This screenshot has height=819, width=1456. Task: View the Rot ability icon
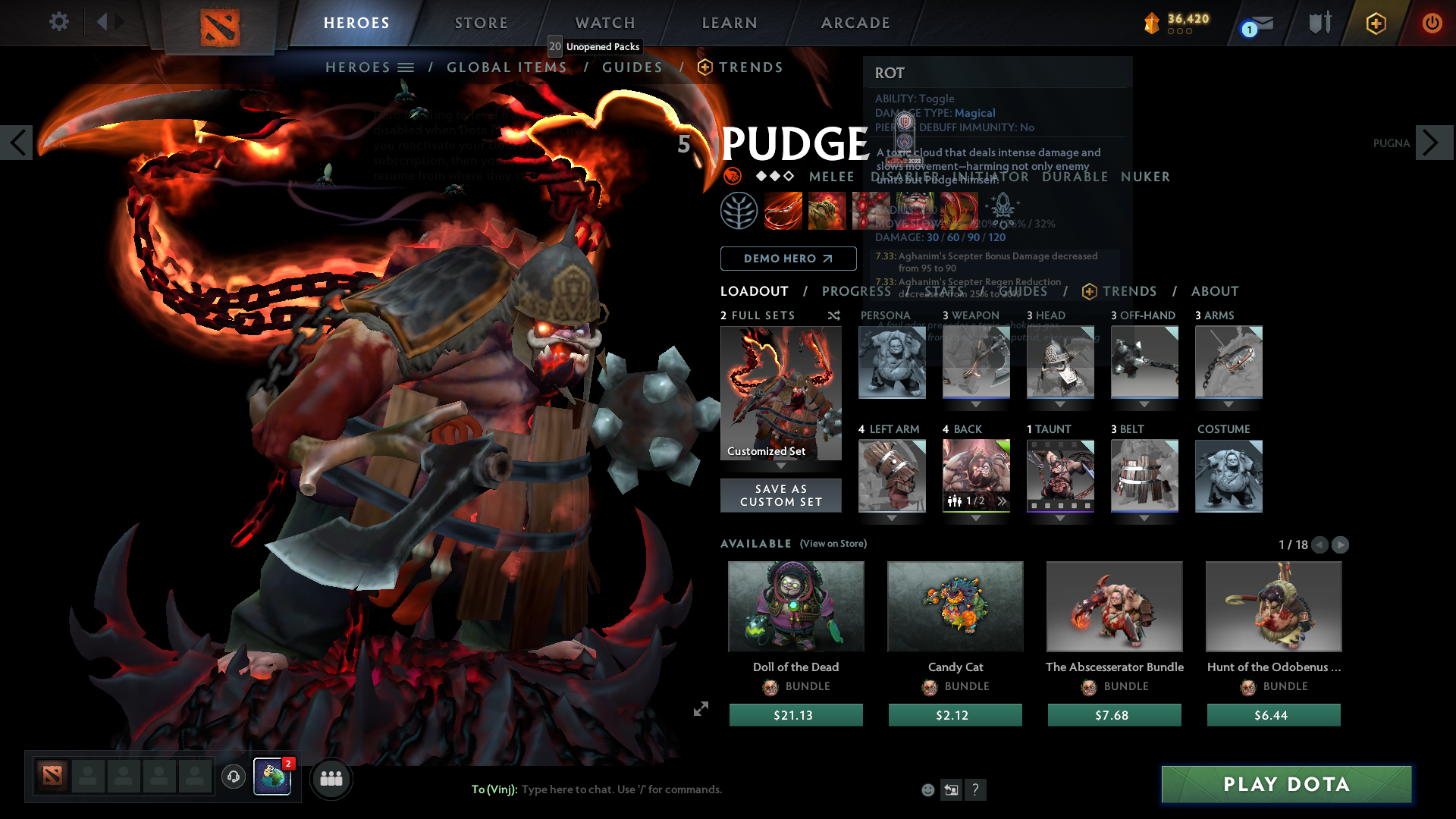click(x=827, y=210)
